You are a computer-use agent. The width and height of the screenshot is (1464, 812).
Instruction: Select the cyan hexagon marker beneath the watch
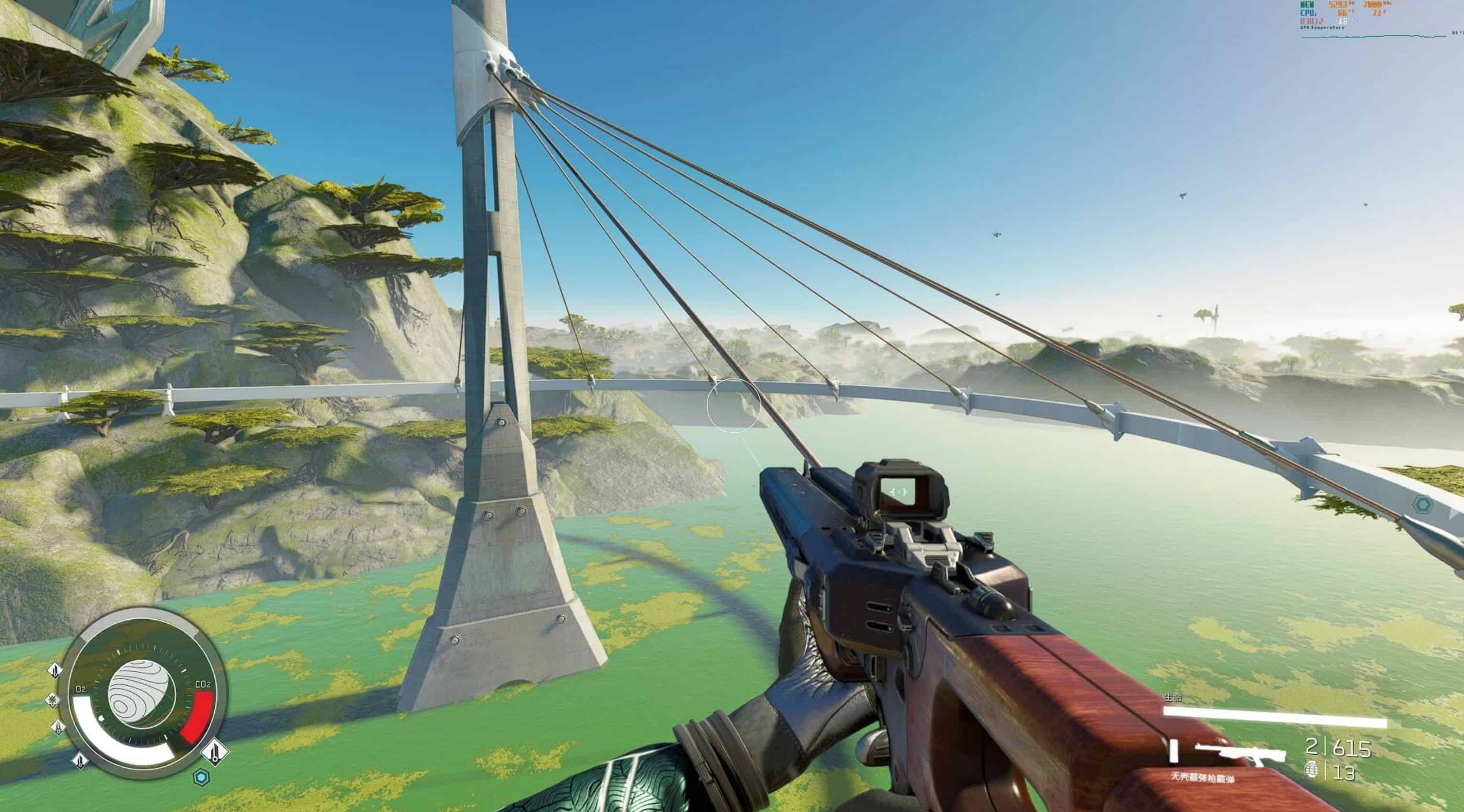coord(200,778)
